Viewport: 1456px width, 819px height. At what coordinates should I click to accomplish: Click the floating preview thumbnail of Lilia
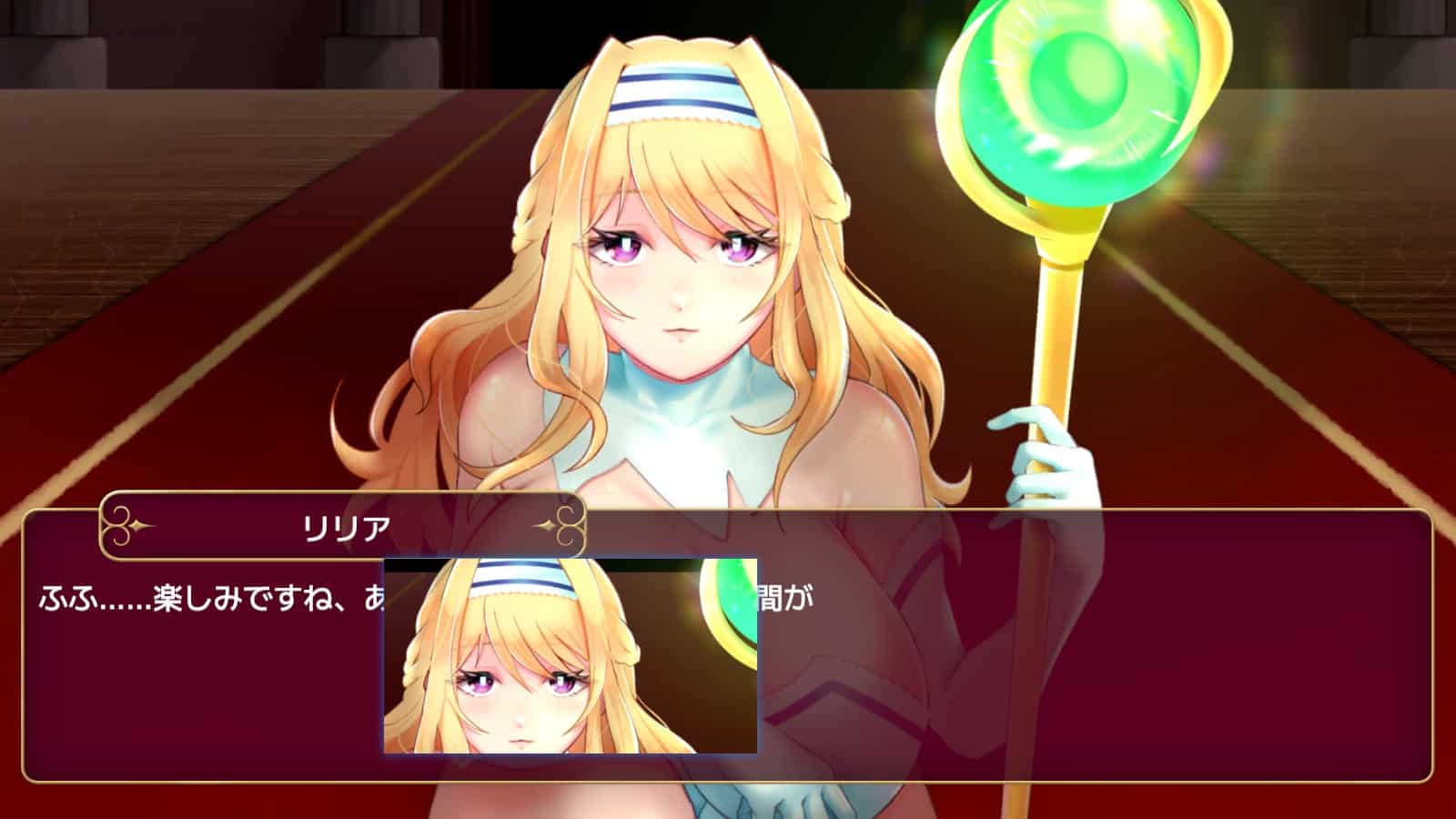click(571, 656)
